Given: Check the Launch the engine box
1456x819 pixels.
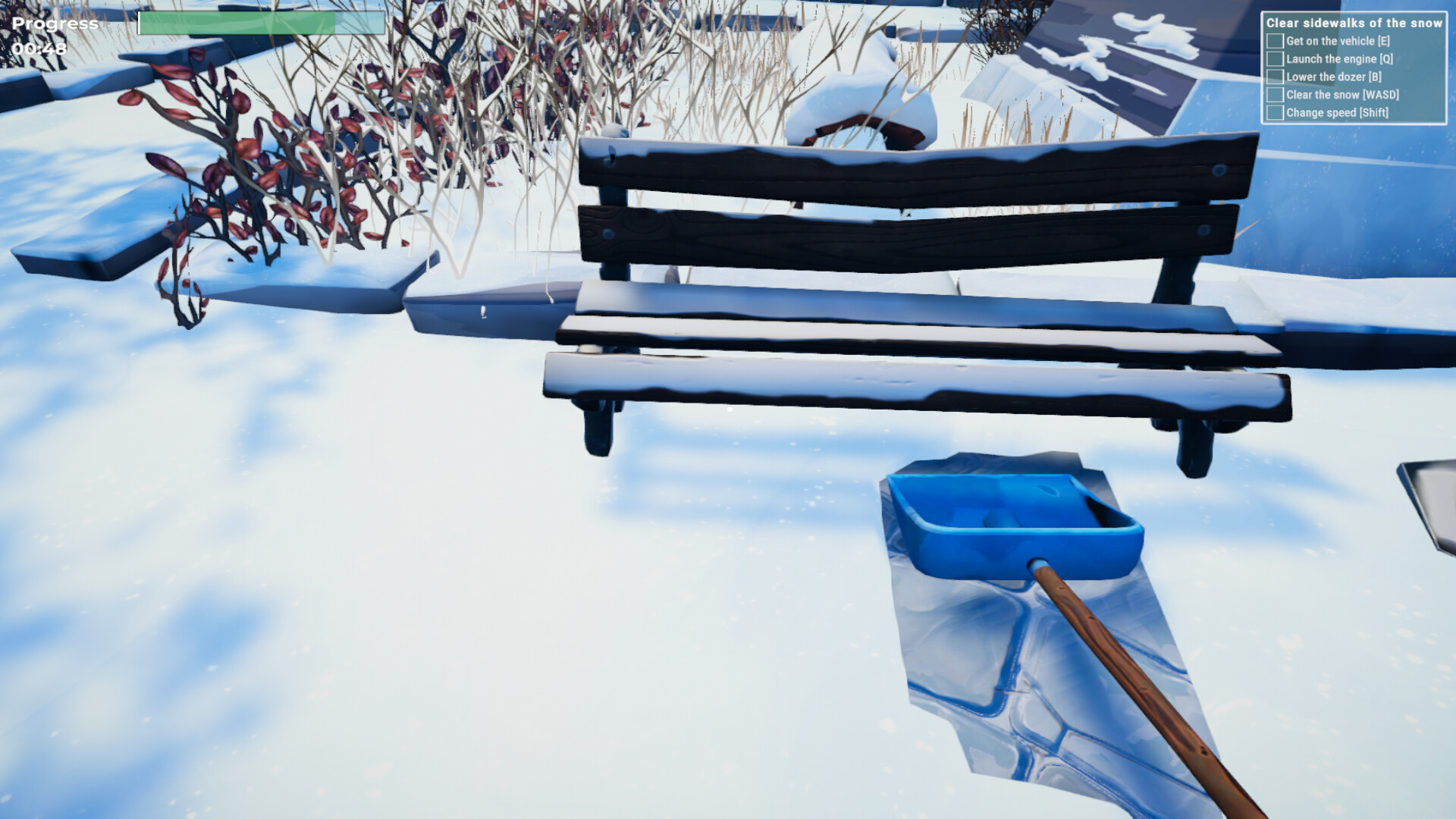Looking at the screenshot, I should click(1276, 59).
